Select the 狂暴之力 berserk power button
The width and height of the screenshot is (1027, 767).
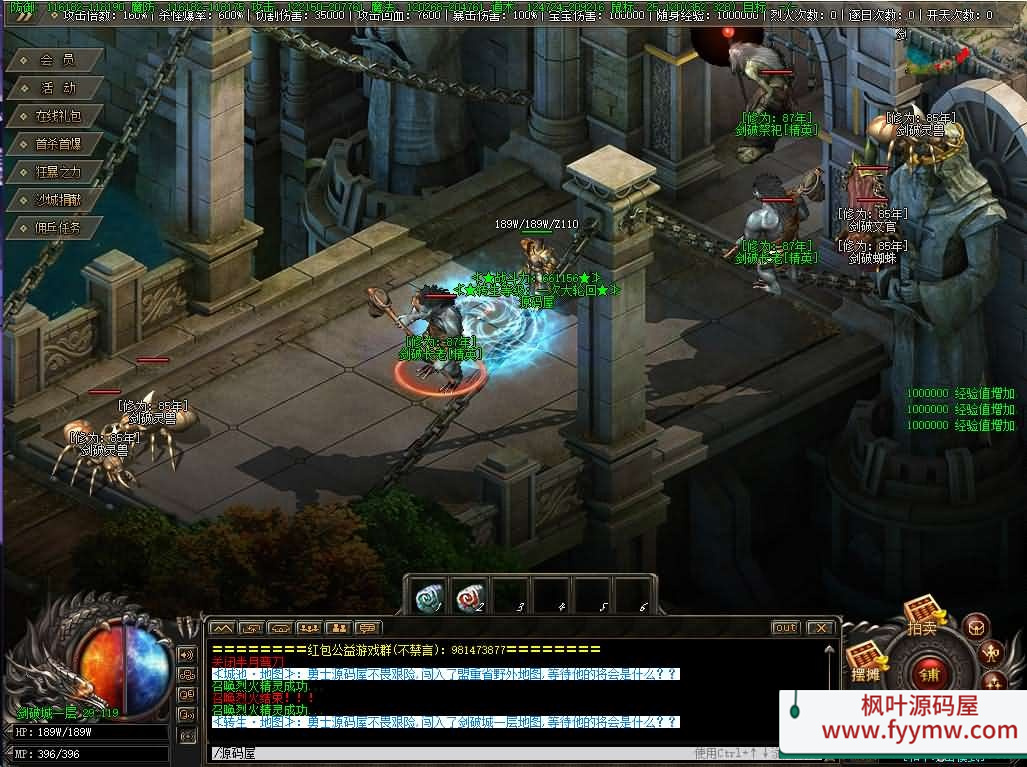click(x=56, y=172)
